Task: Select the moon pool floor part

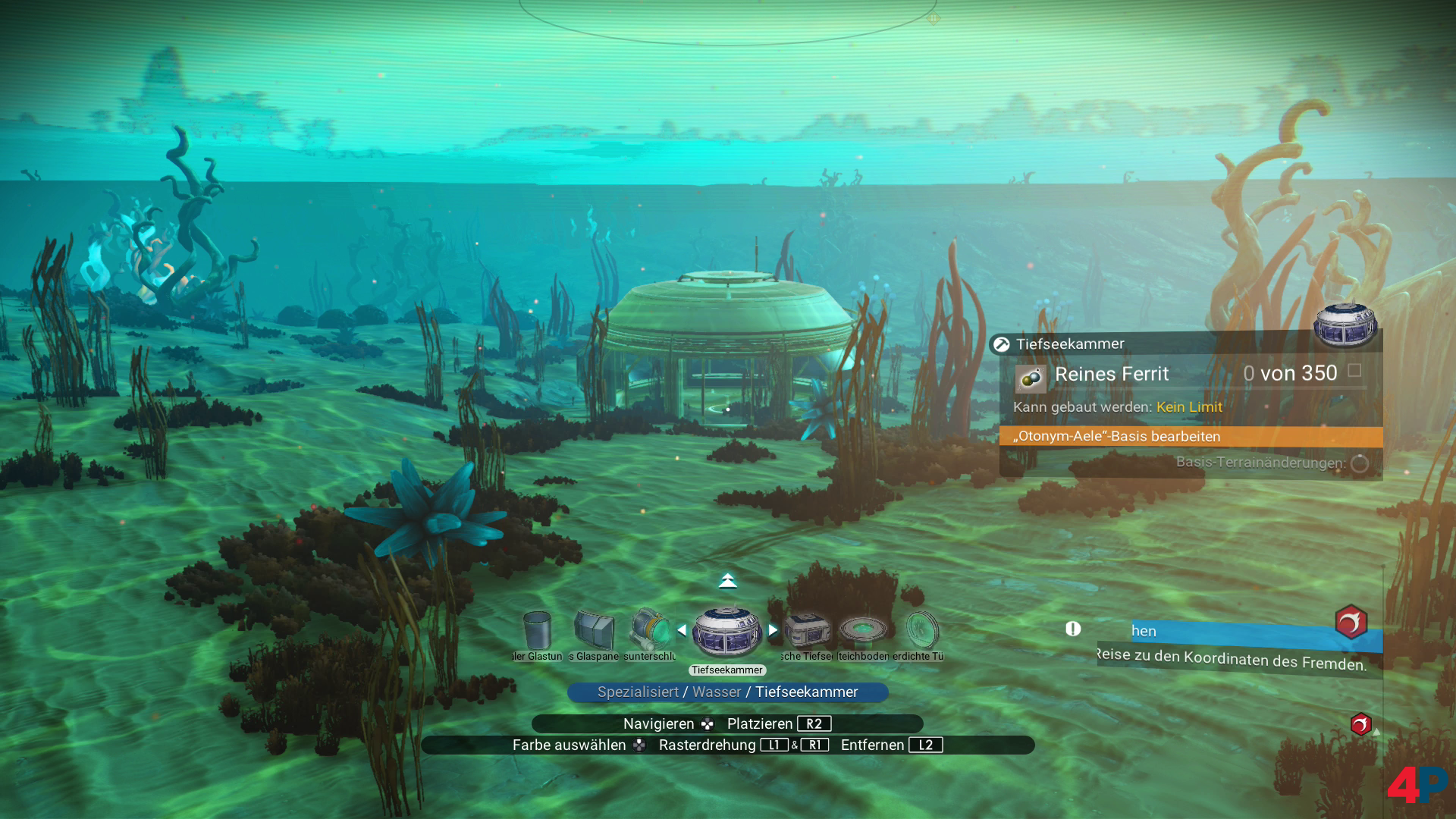Action: 863,631
